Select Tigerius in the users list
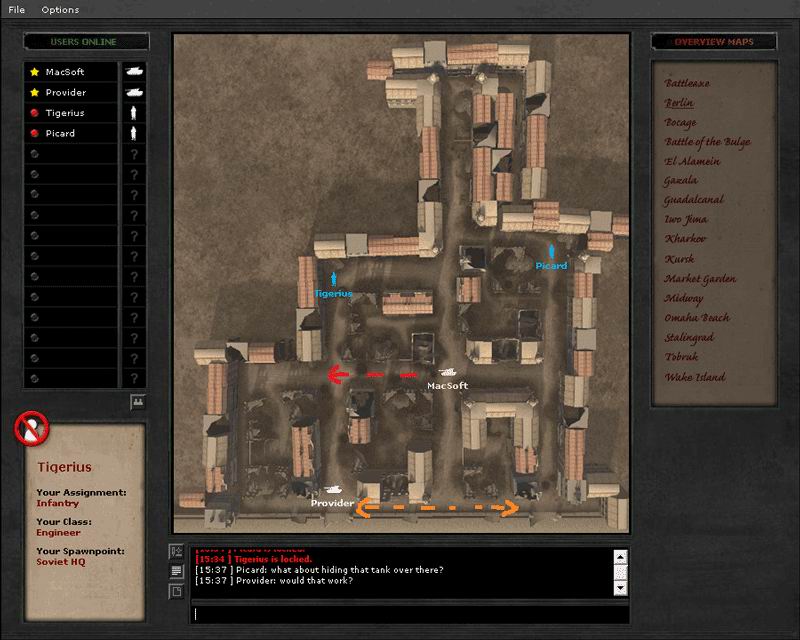The width and height of the screenshot is (800, 640). 65,113
